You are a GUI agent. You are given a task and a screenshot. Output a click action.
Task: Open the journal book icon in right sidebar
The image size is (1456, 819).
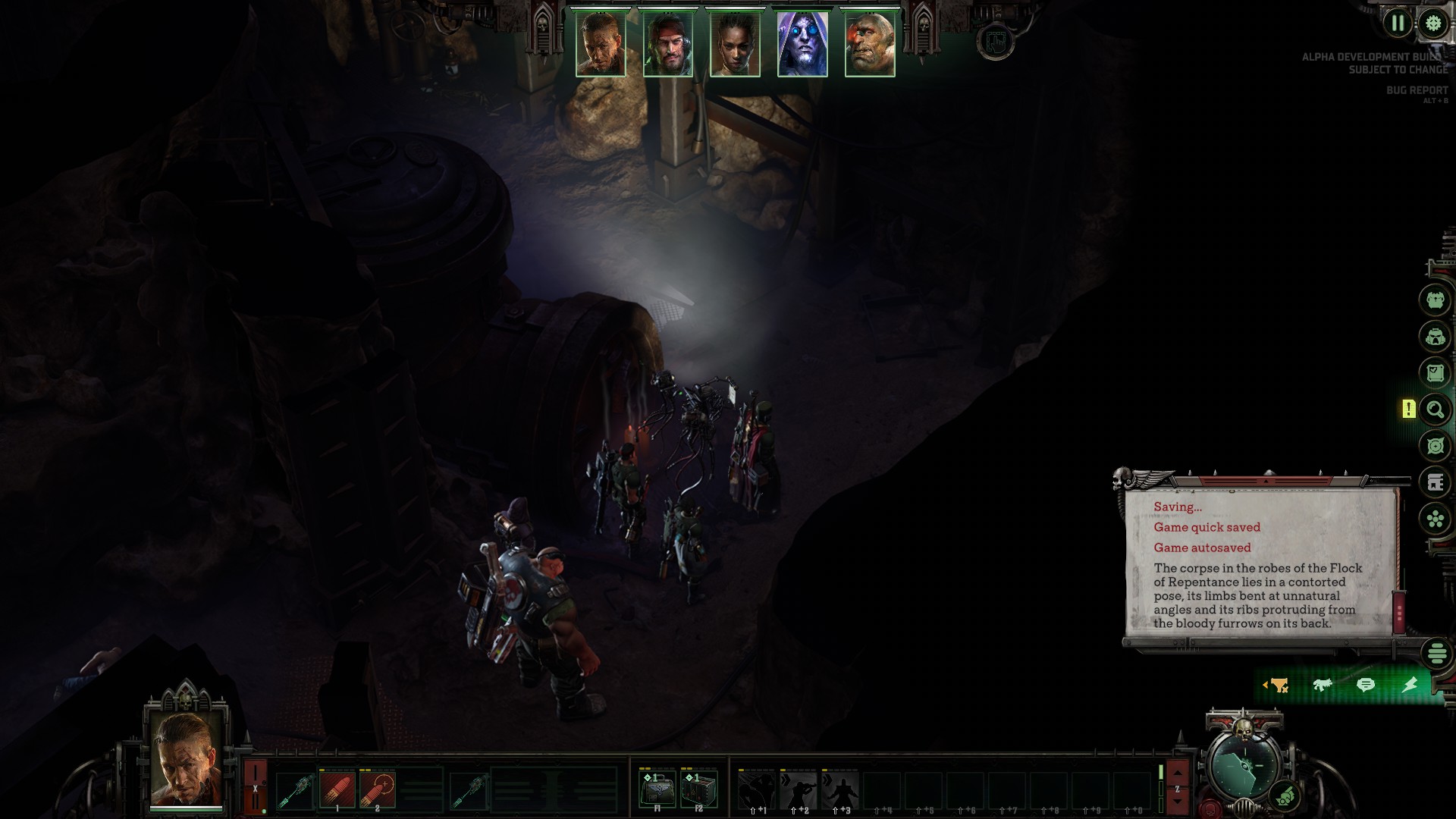[x=1436, y=482]
